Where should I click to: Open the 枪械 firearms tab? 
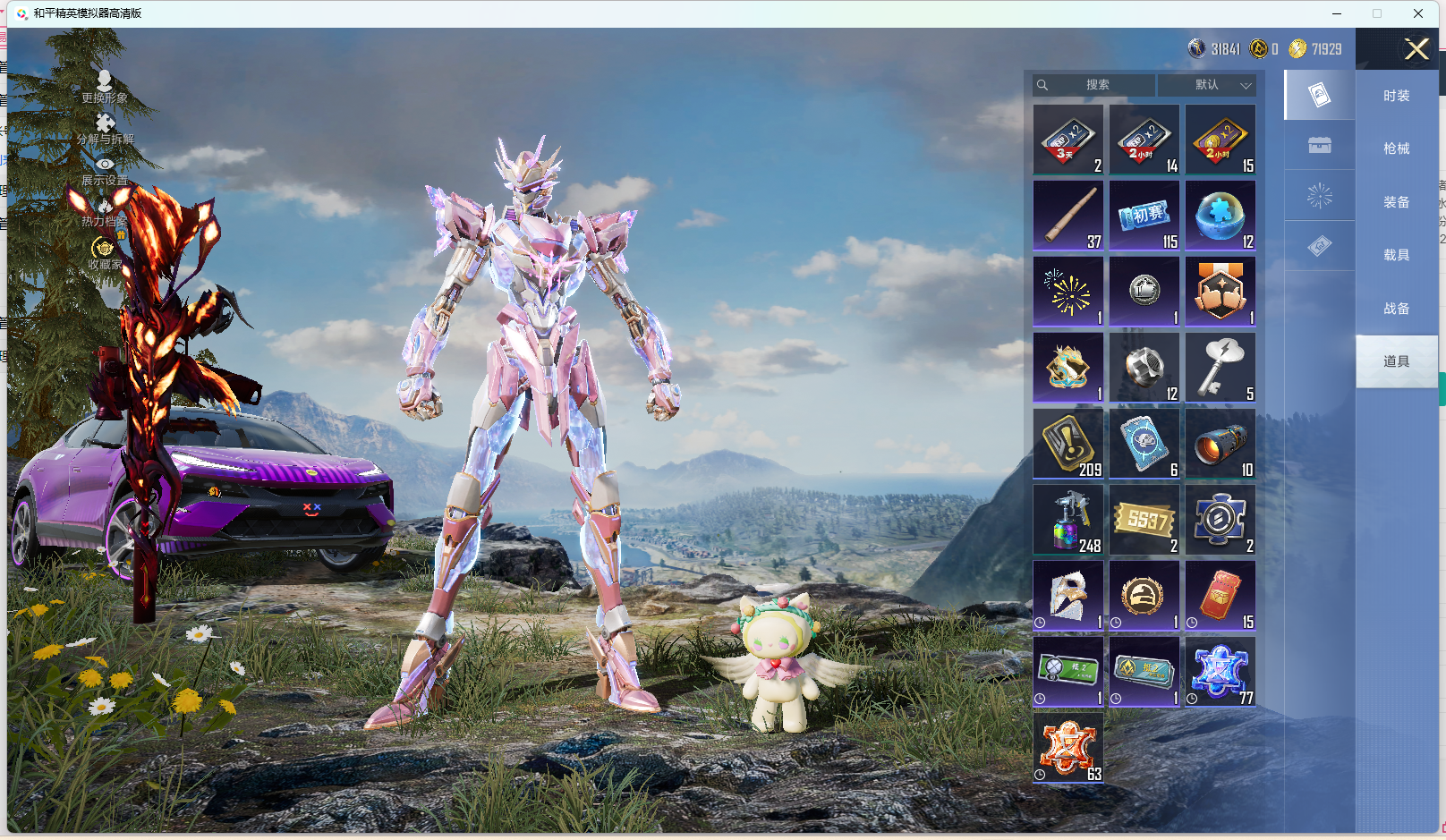pyautogui.click(x=1396, y=148)
